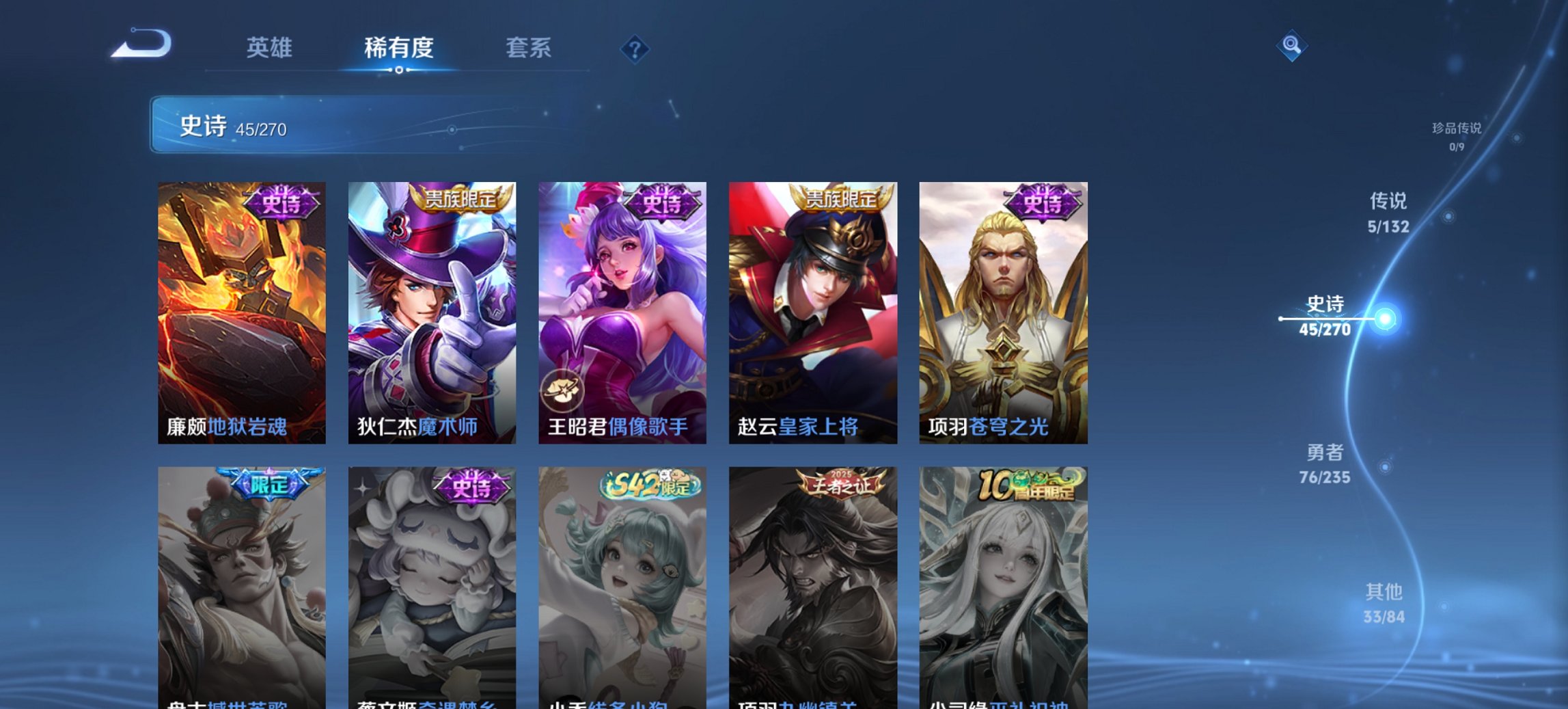Viewport: 1568px width, 709px height.
Task: Click the question mark help icon
Action: click(634, 48)
